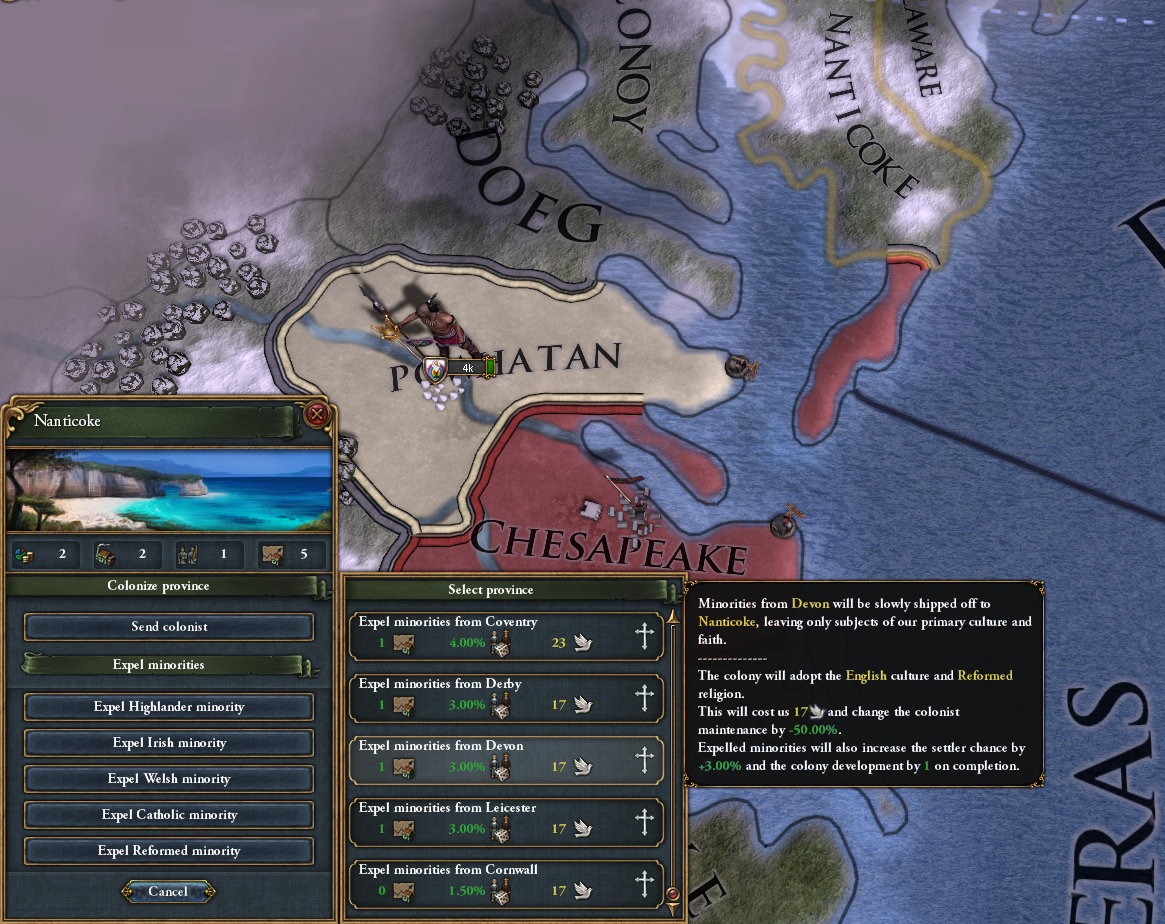This screenshot has height=924, width=1165.
Task: Select Expel Welsh minority
Action: (x=169, y=779)
